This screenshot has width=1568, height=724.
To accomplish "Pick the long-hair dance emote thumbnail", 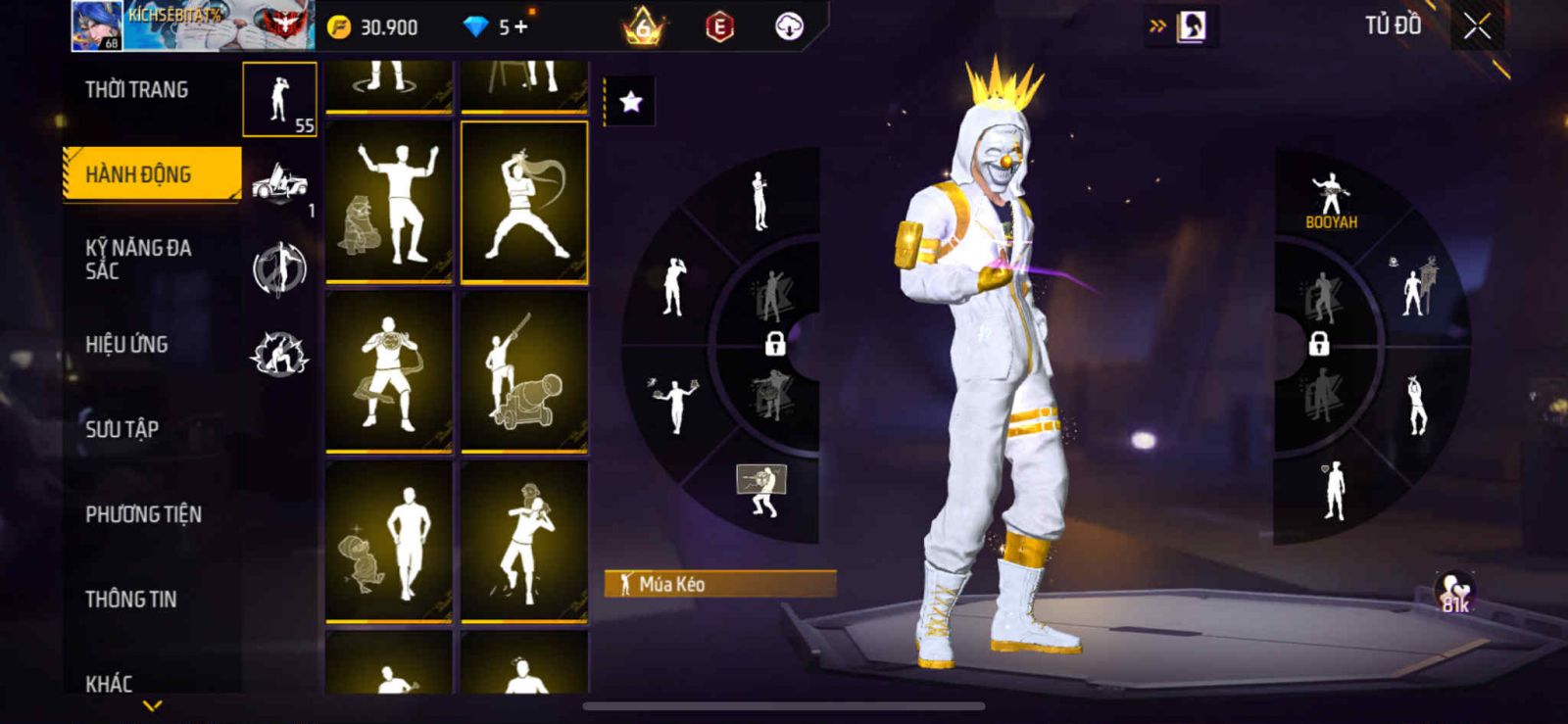I will coord(524,203).
